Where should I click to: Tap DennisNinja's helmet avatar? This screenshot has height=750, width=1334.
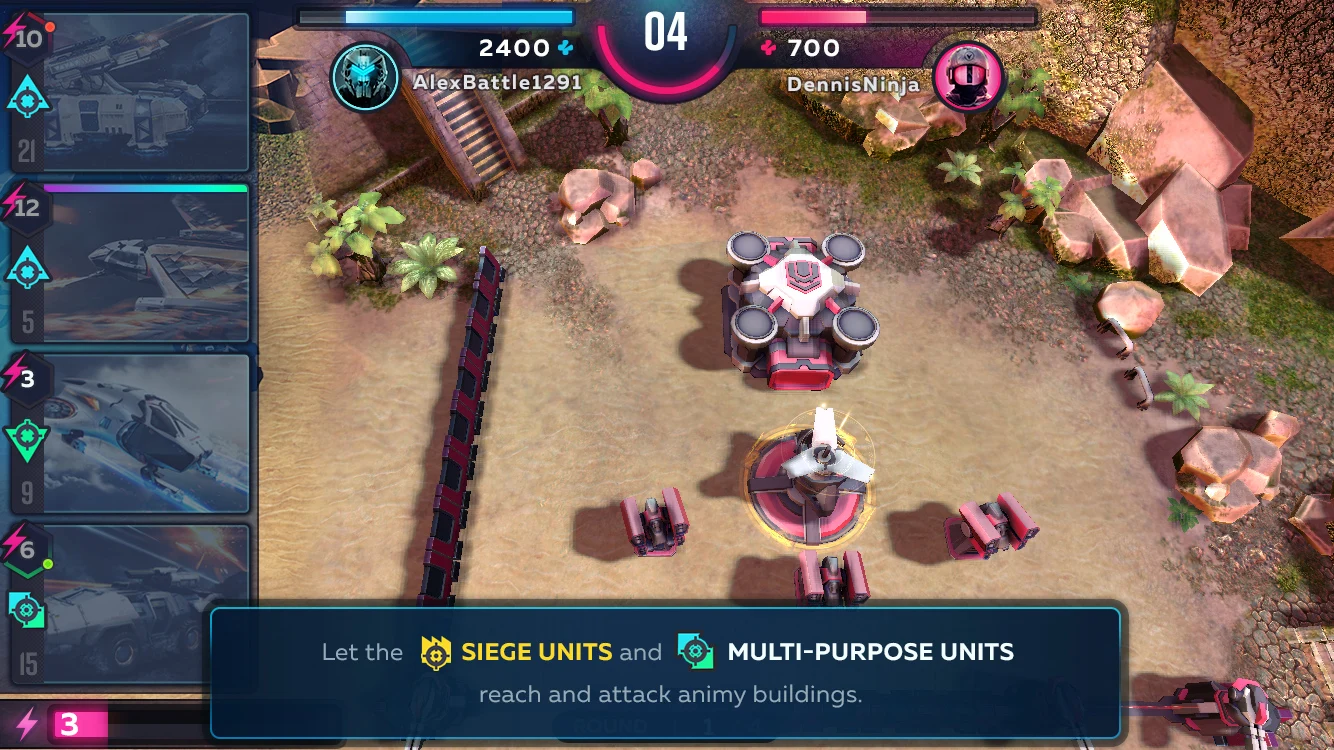click(968, 77)
